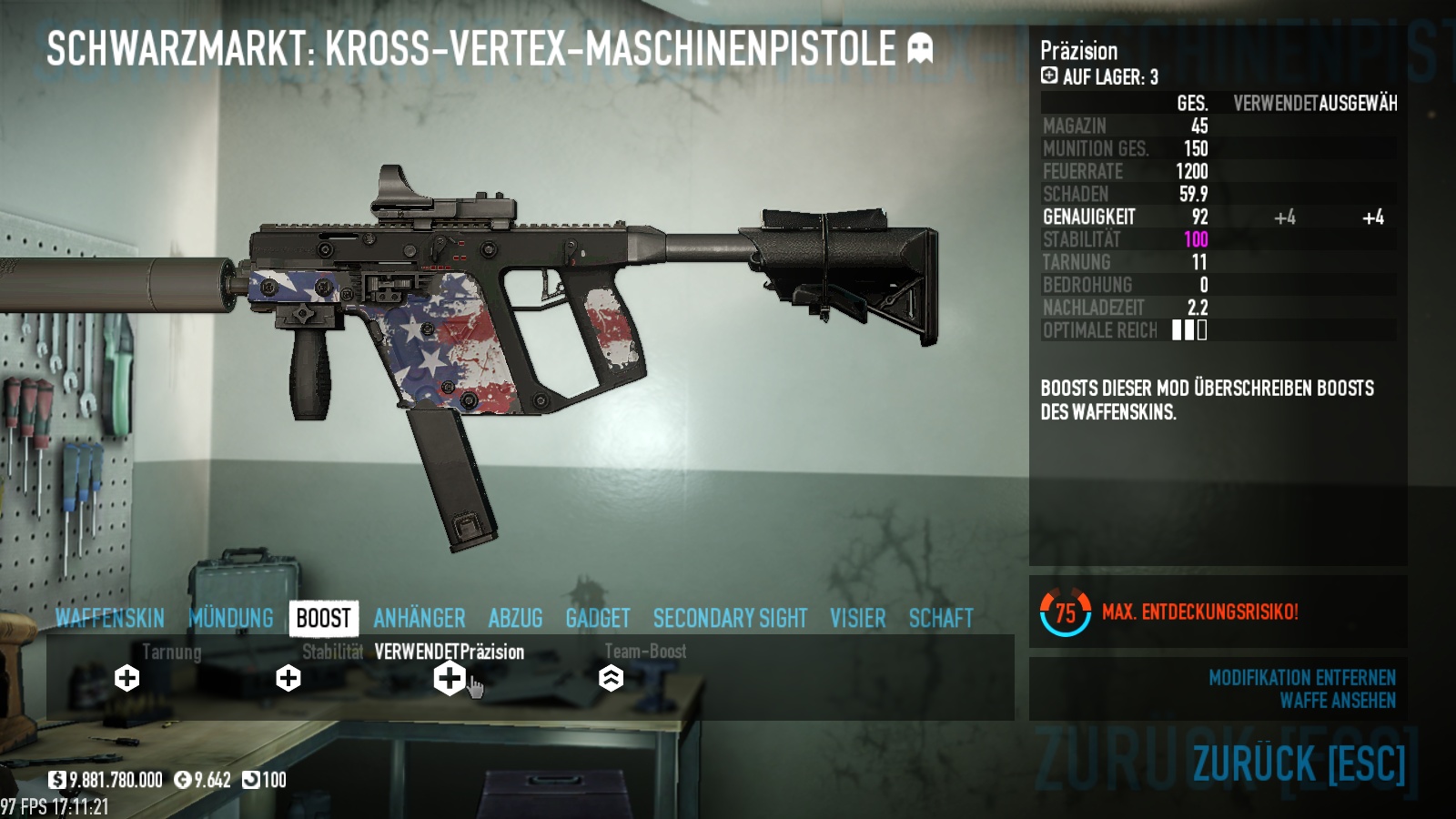Switch to the Abzug tab

tap(515, 619)
